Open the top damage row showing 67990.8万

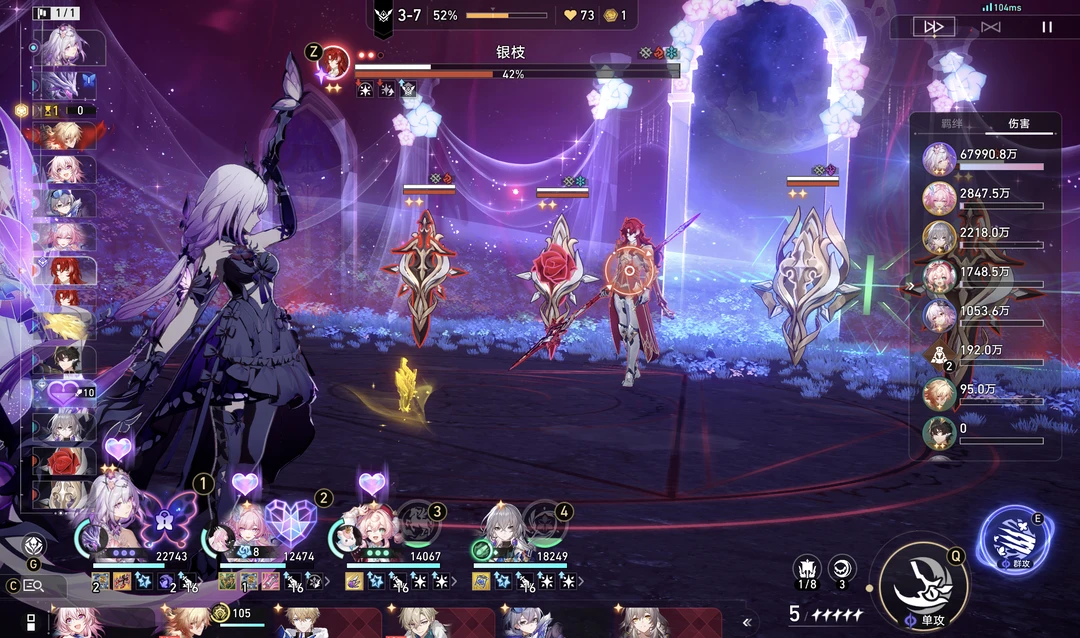tap(985, 160)
